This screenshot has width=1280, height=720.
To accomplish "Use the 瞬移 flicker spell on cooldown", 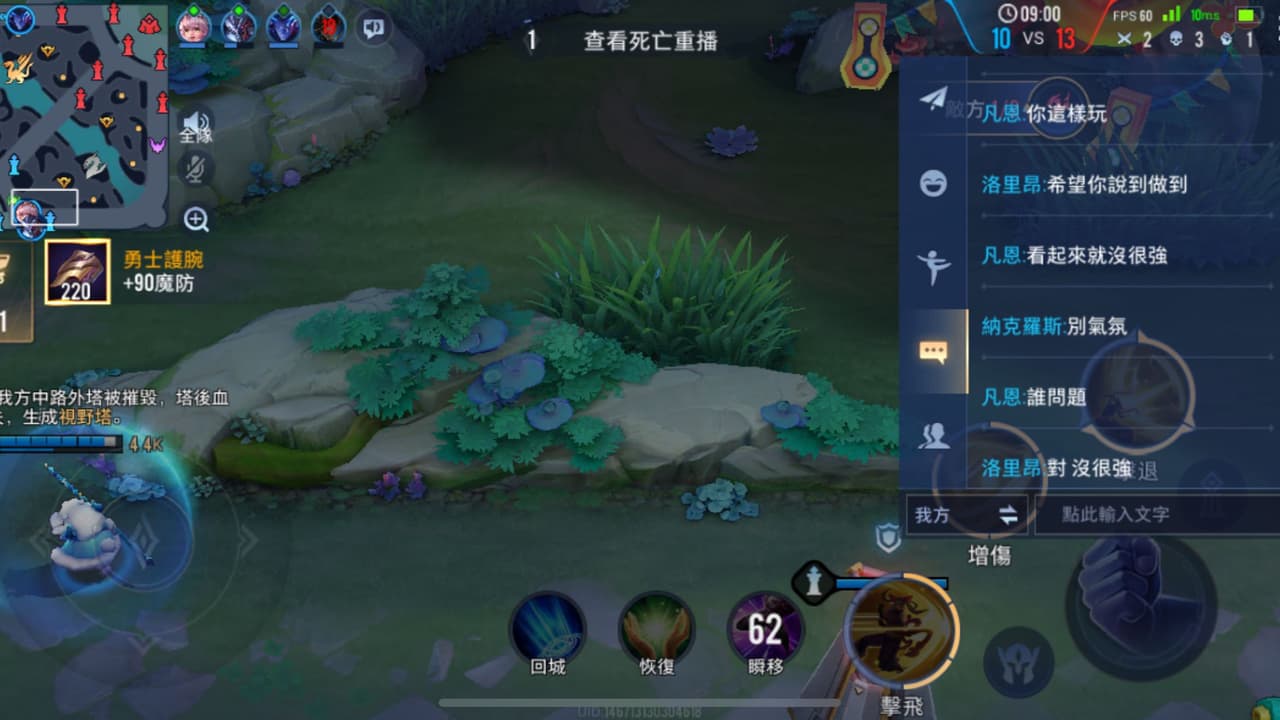I will [x=766, y=628].
